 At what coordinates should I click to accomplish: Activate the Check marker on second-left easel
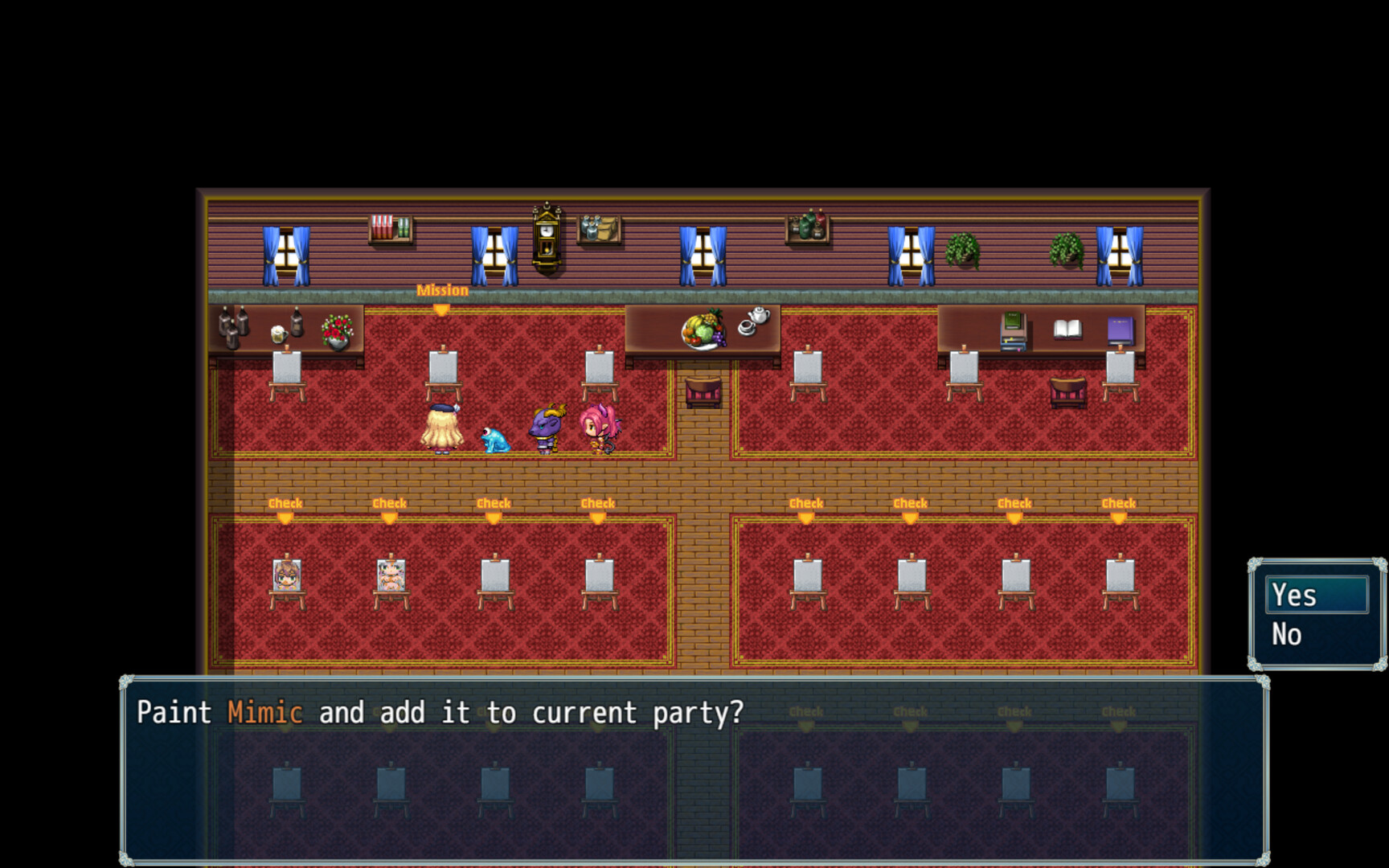pyautogui.click(x=391, y=506)
